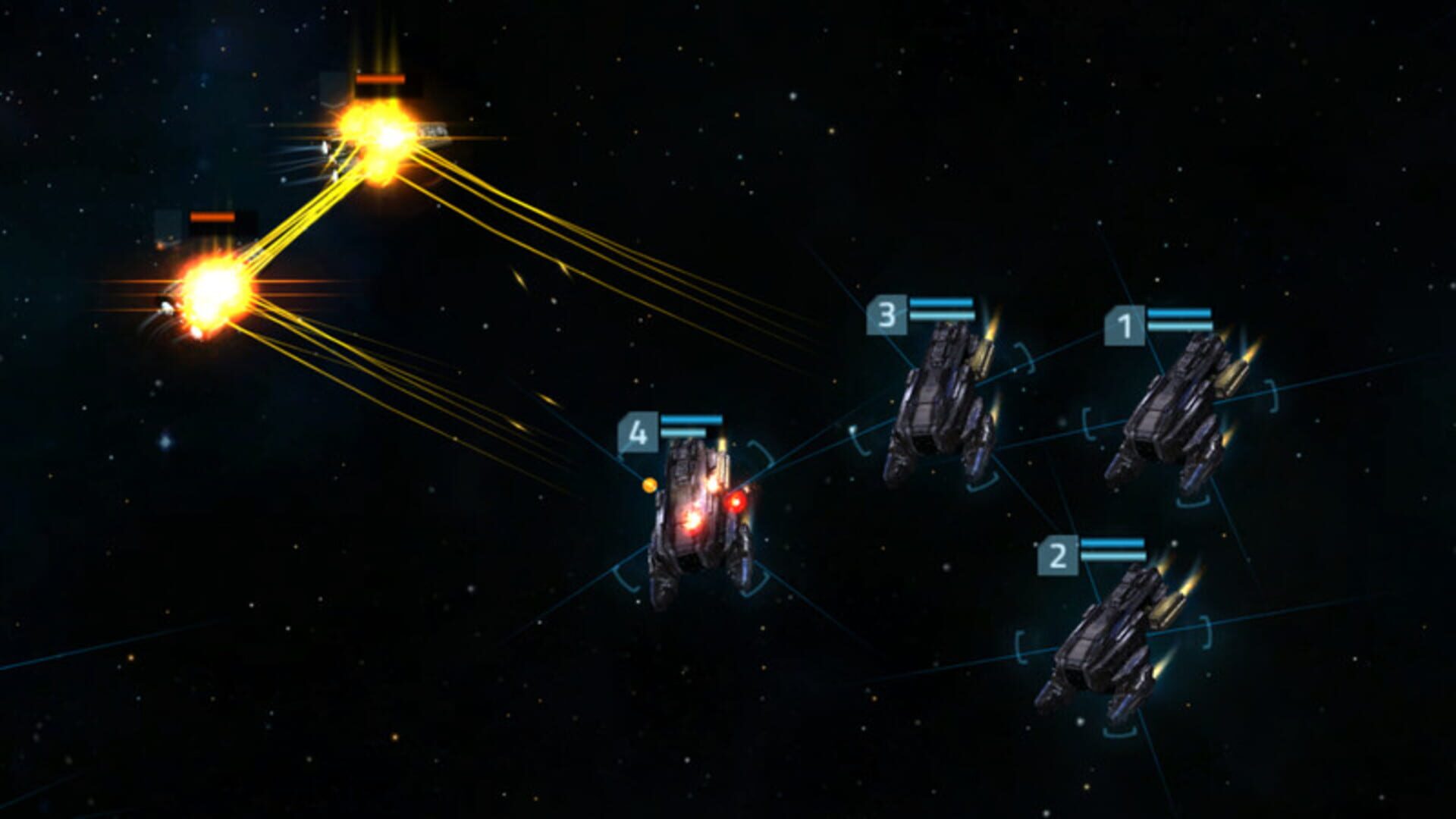Screen dimensions: 1456x819
Task: Select the numbered badge for ship 1
Action: point(1125,325)
